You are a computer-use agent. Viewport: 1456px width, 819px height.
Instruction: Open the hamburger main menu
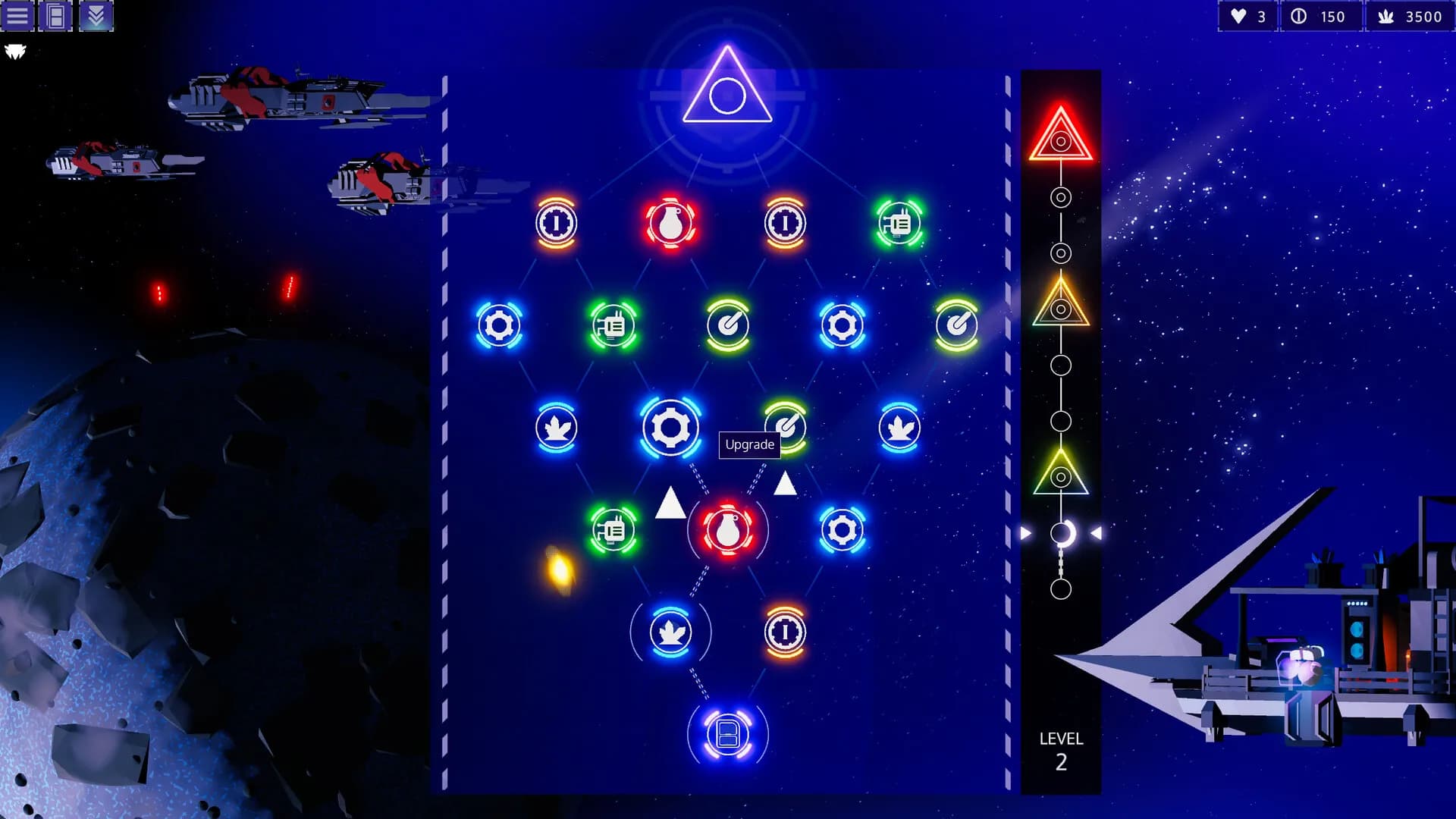(17, 16)
